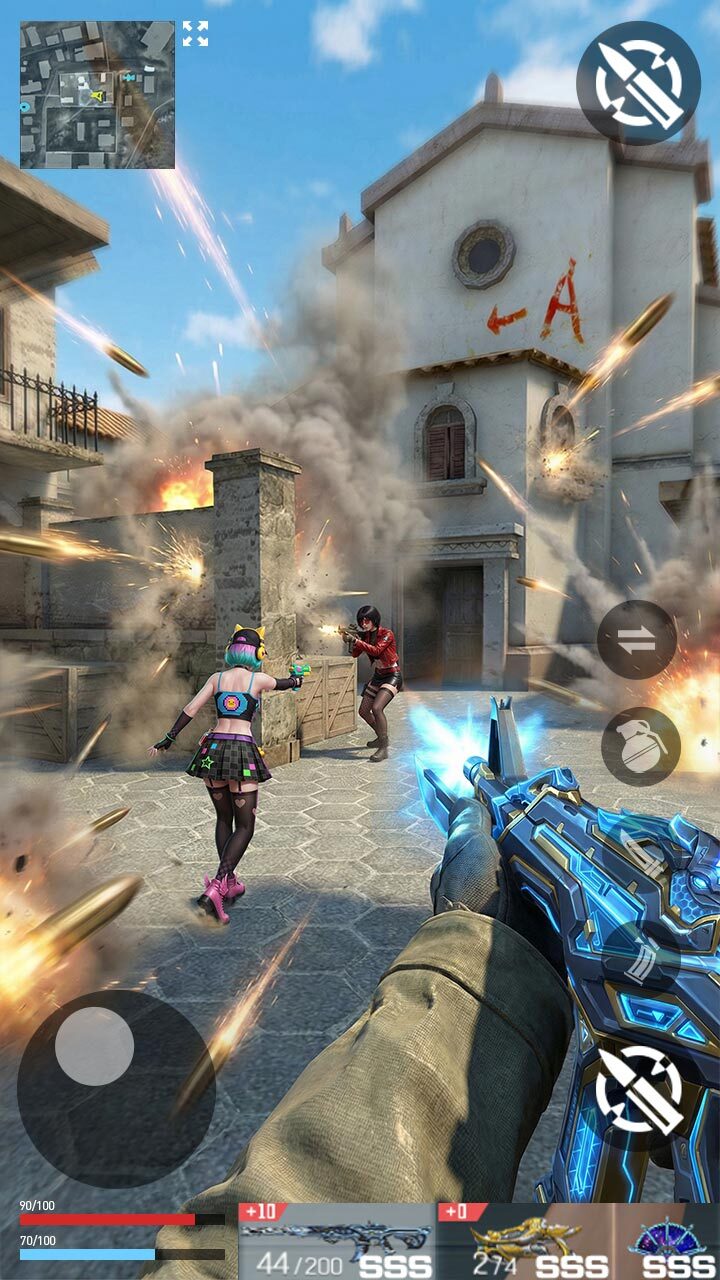Viewport: 720px width, 1280px height.
Task: Tap the virtual movement joystick
Action: tap(95, 1046)
